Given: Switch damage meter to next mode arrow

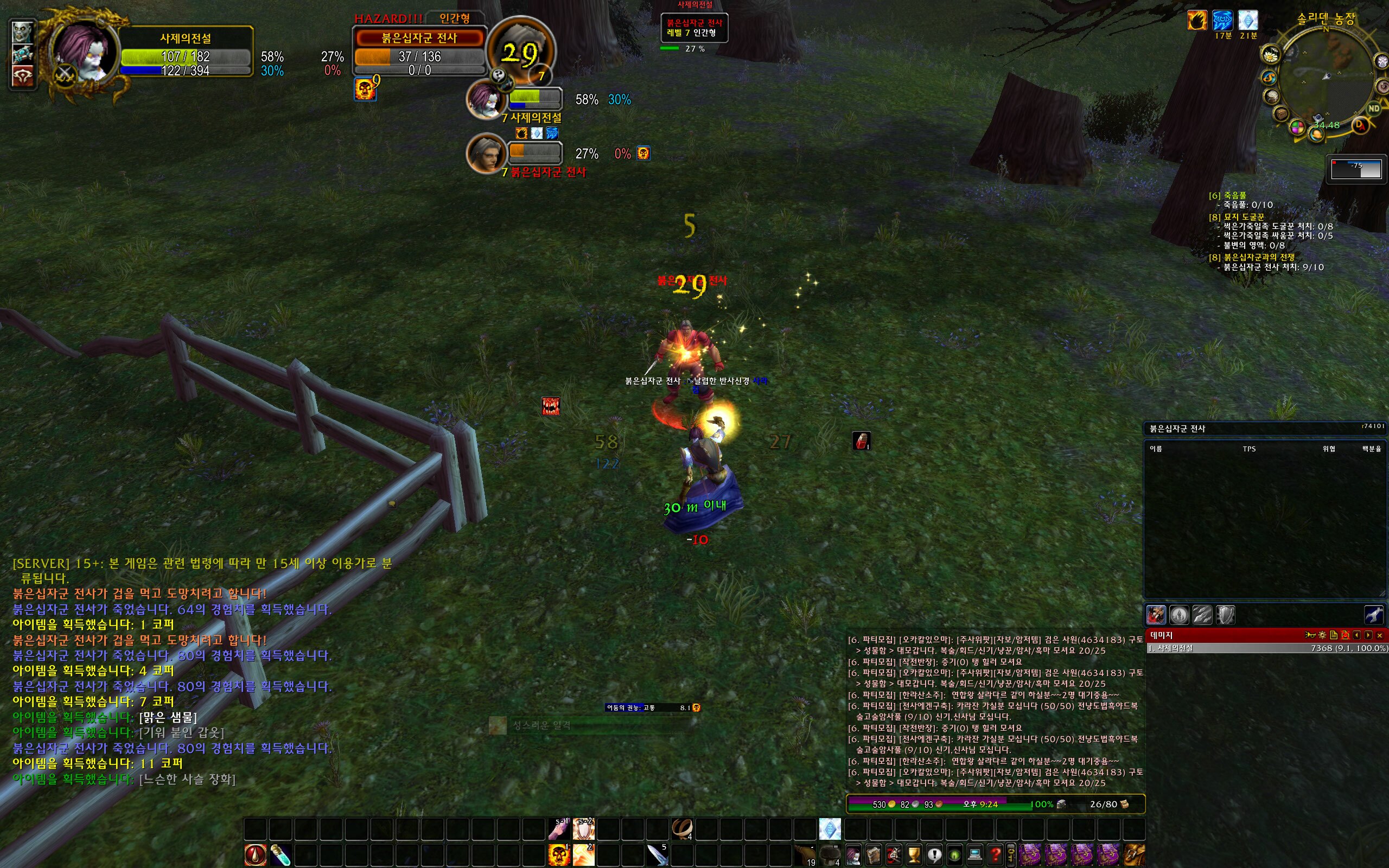Looking at the screenshot, I should coord(1368,635).
